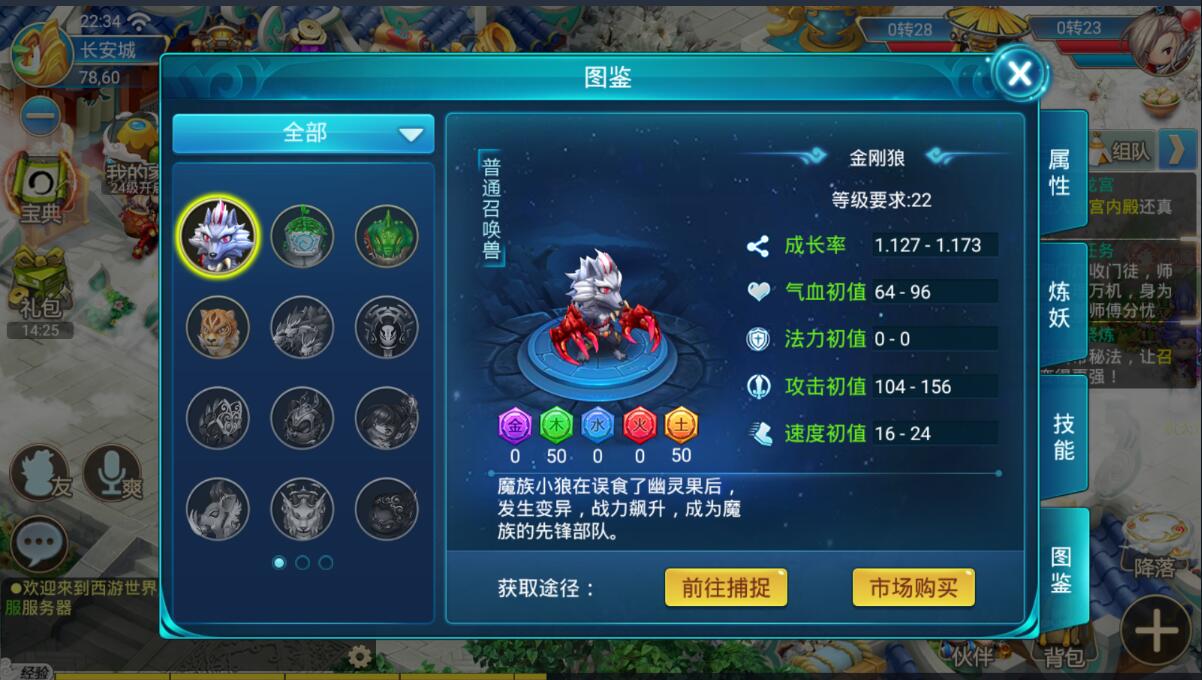This screenshot has width=1202, height=680.
Task: Select the green turtle creature portrait
Action: pos(302,236)
